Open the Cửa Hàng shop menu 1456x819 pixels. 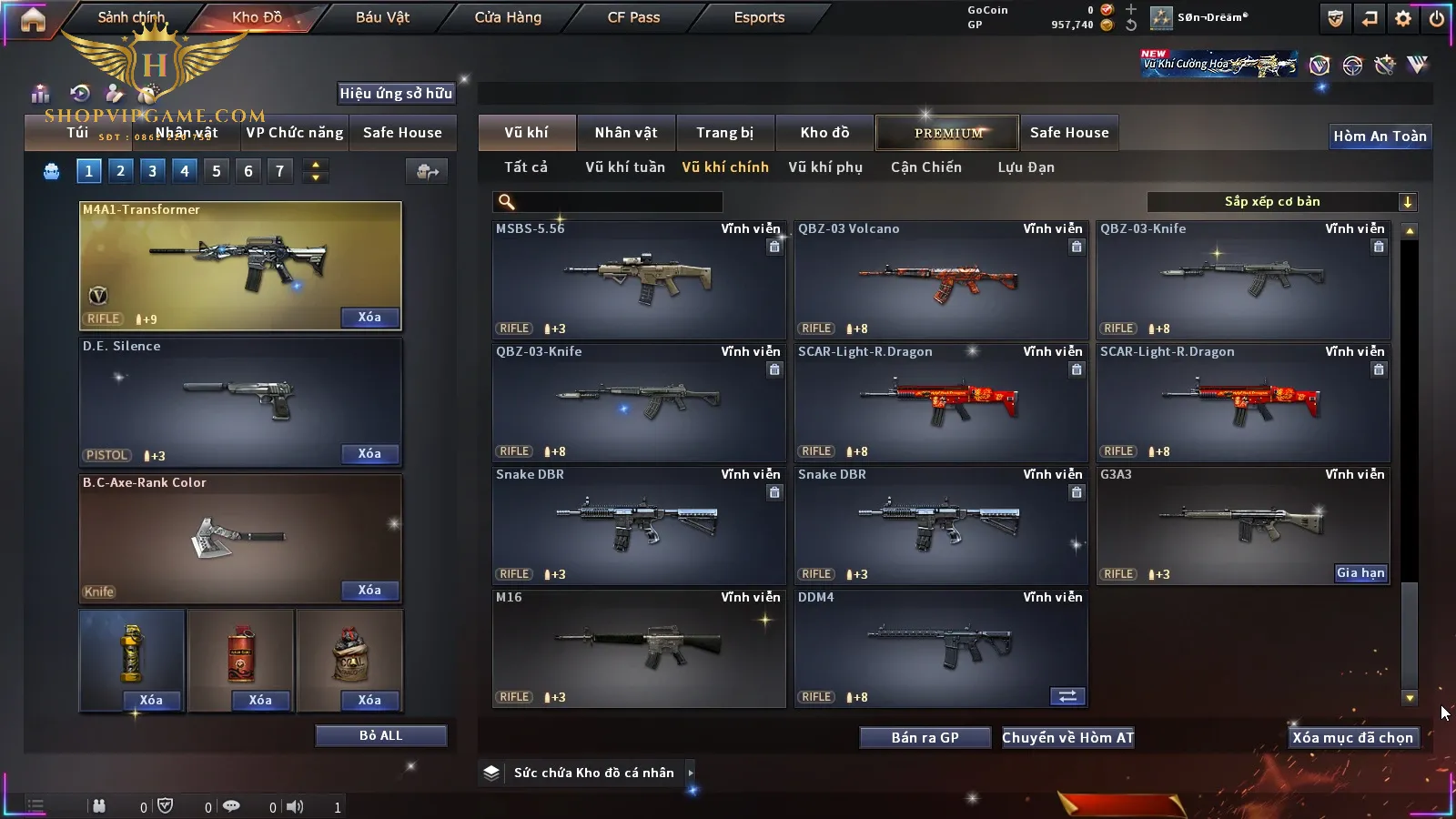508,17
